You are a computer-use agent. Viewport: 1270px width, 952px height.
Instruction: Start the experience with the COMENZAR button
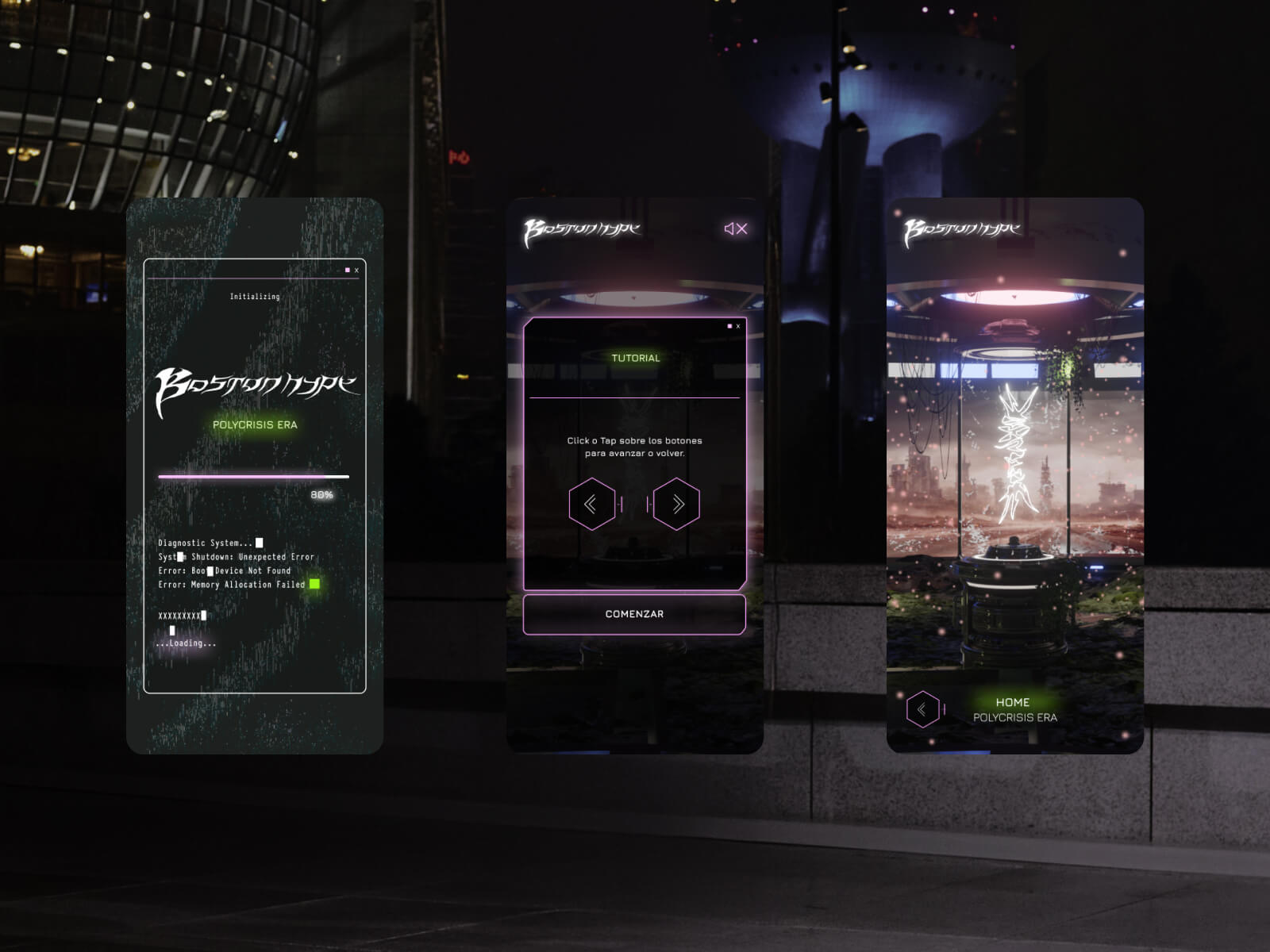634,614
